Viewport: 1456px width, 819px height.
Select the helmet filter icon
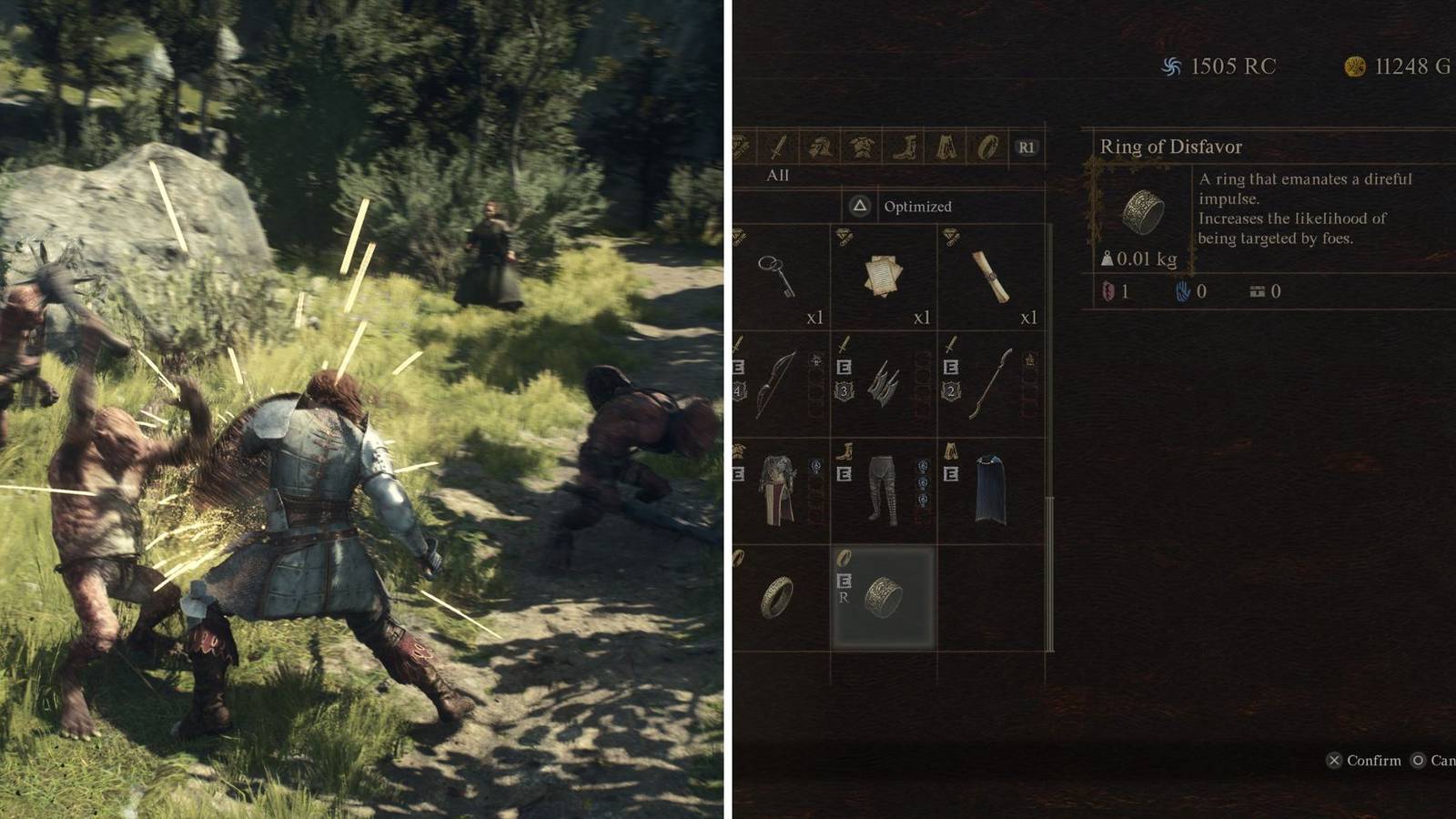point(821,147)
